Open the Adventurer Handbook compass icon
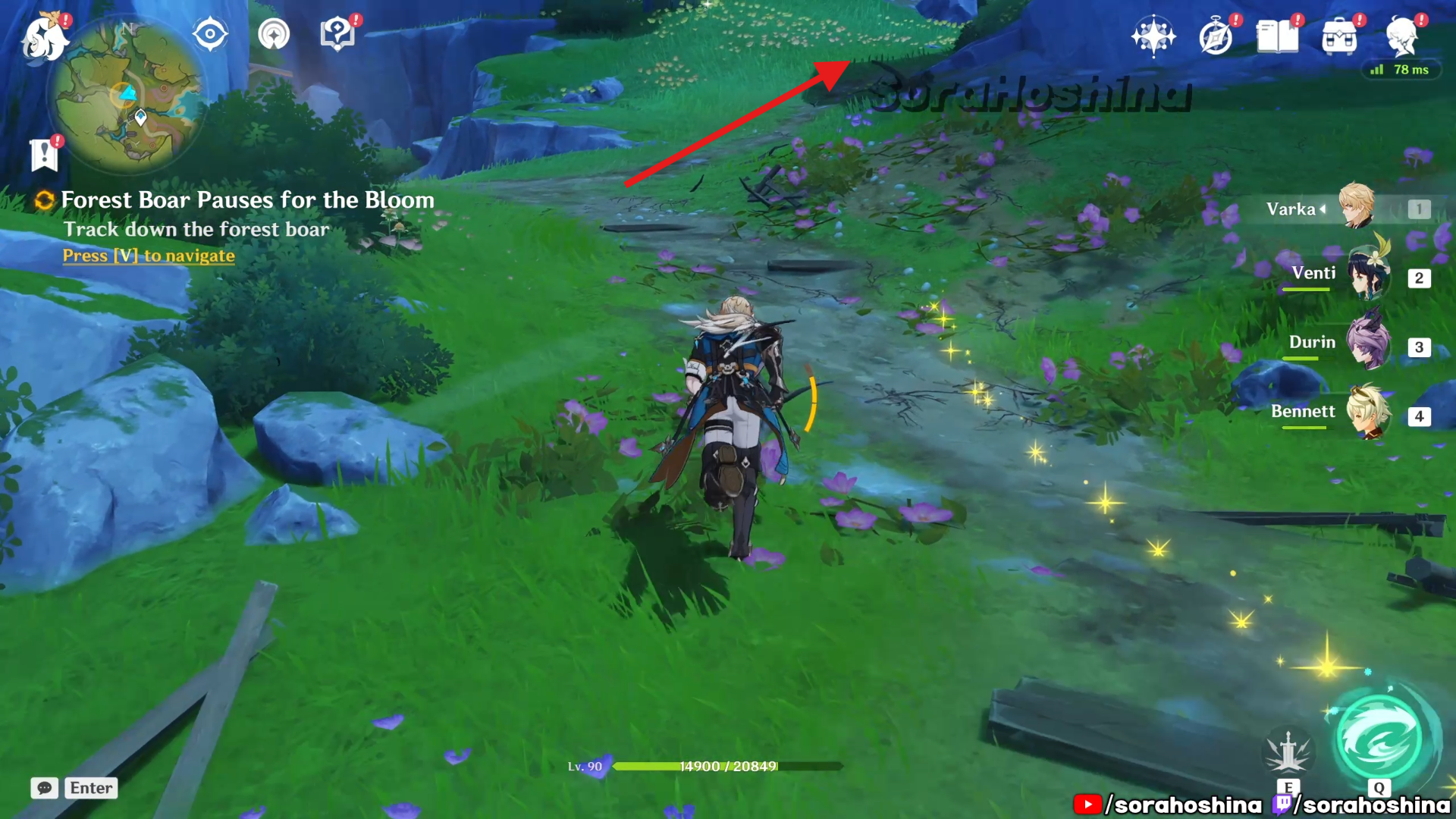 pyautogui.click(x=1216, y=36)
